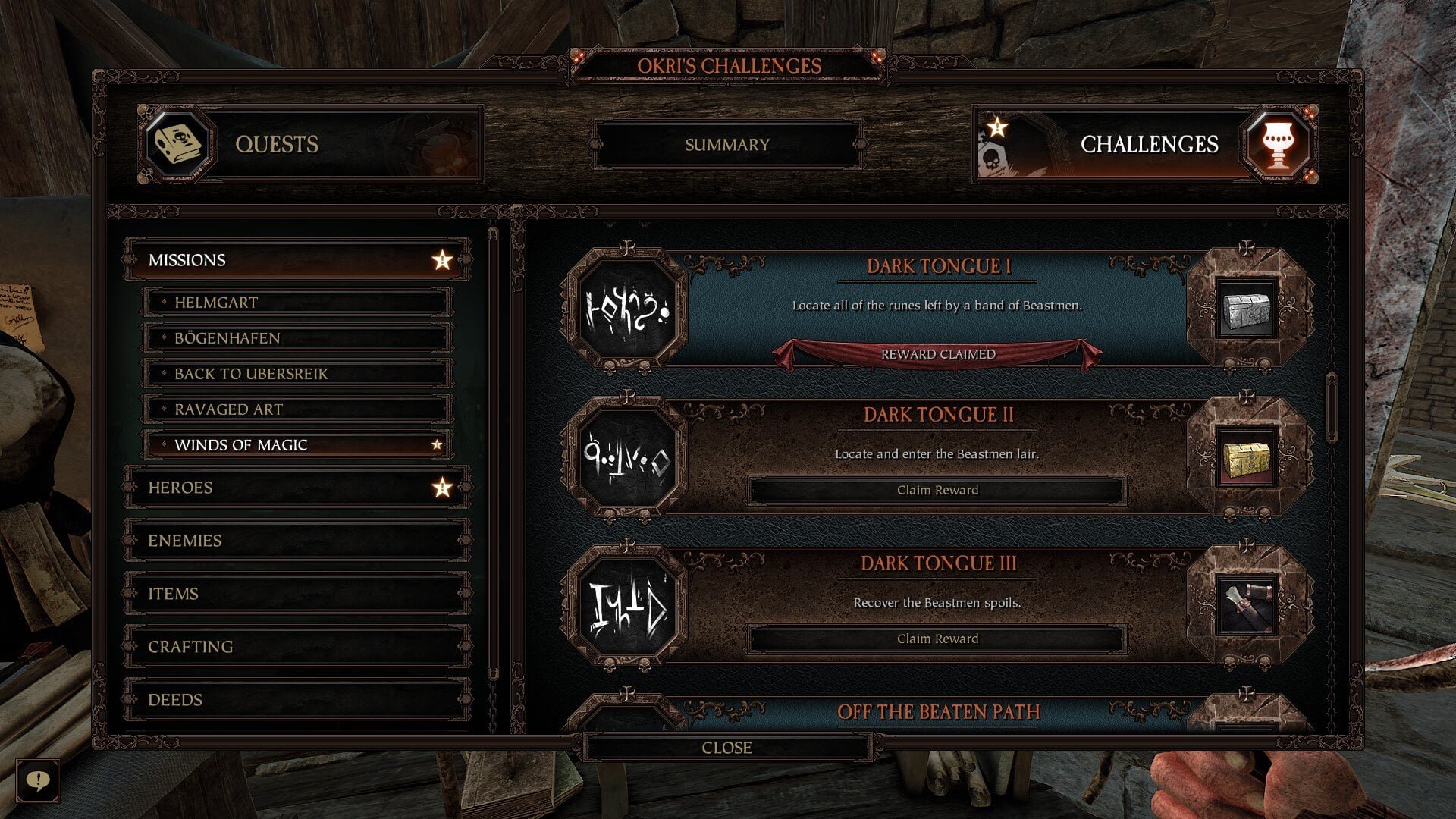Open the speech bubble alert icon
Viewport: 1456px width, 819px height.
[37, 780]
